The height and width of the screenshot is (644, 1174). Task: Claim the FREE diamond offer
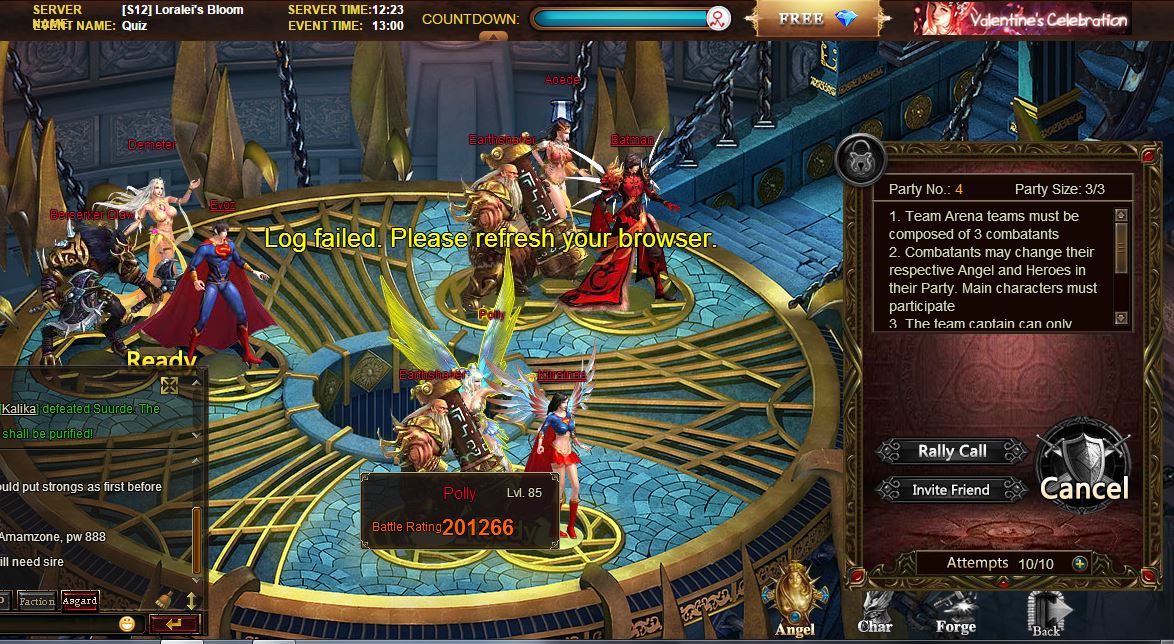tap(817, 18)
